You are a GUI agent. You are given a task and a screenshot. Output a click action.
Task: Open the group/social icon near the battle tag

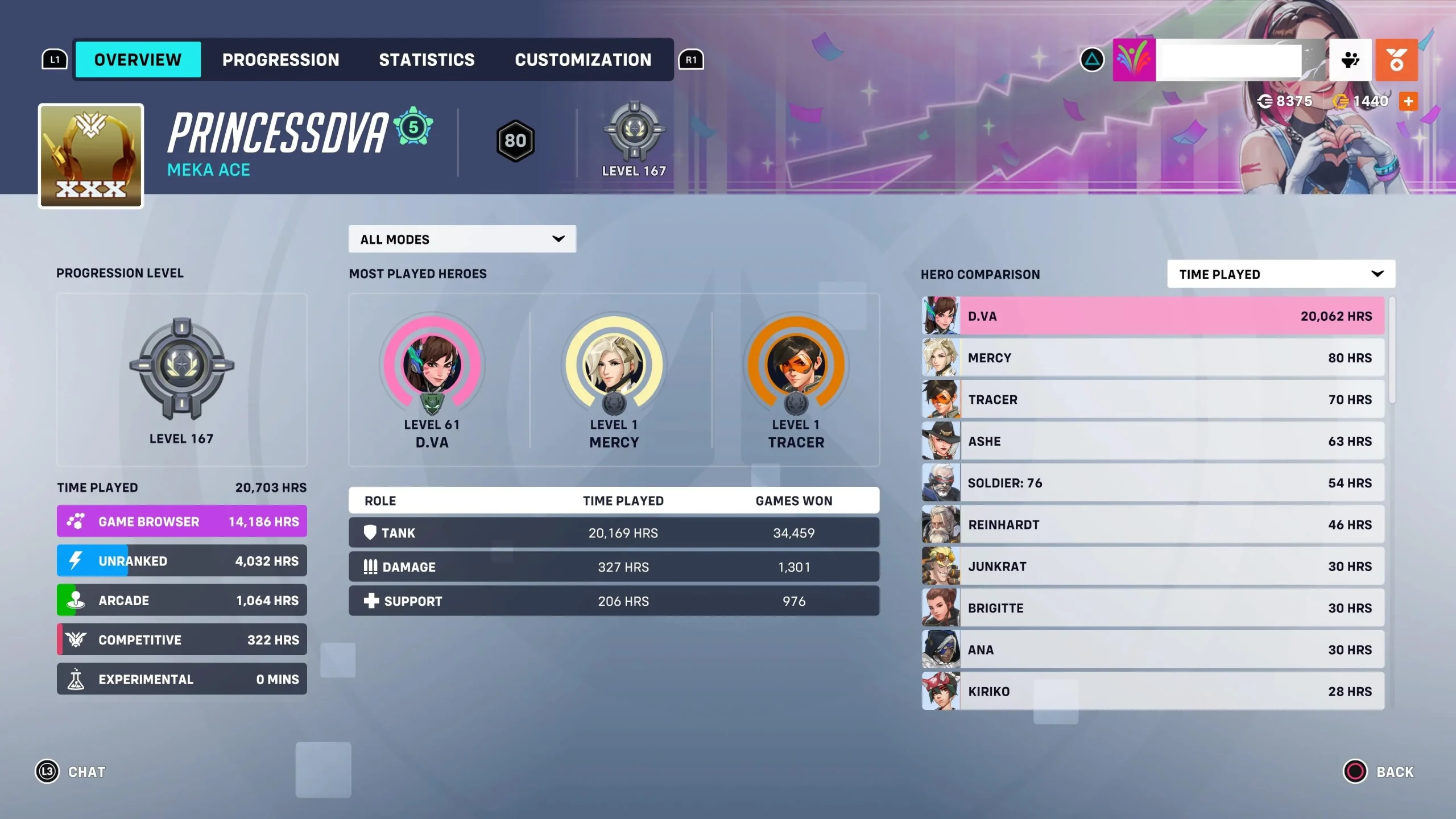(x=1350, y=60)
